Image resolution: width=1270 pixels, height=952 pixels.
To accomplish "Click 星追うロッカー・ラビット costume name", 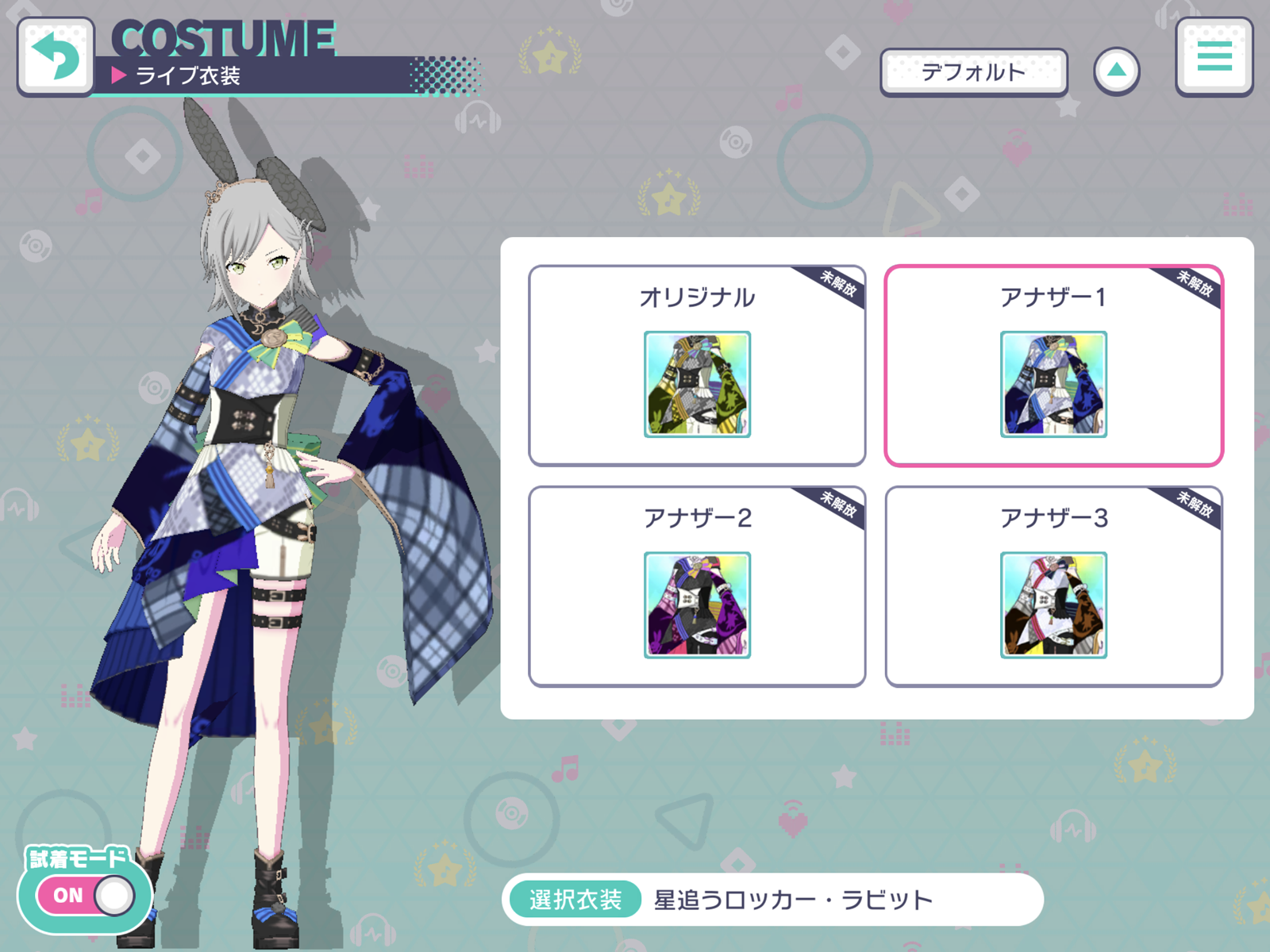I will click(x=790, y=898).
